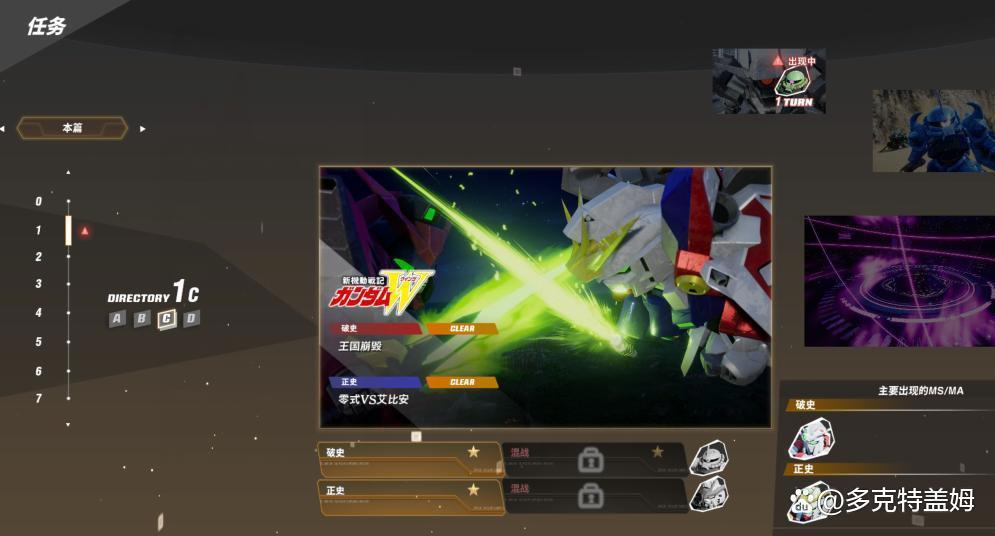Click the locked 混战 slot beside 破史
The width and height of the screenshot is (995, 536).
(x=593, y=460)
